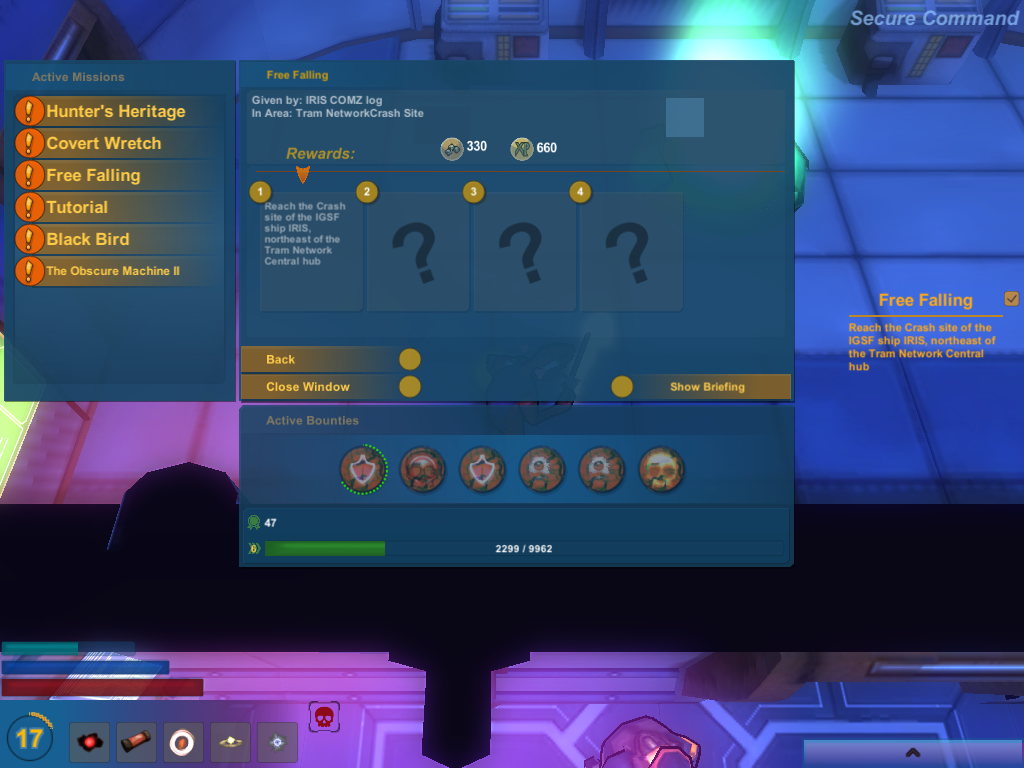Activate the red glowing mine hotbar item
Viewport: 1024px width, 768px height.
(x=89, y=742)
